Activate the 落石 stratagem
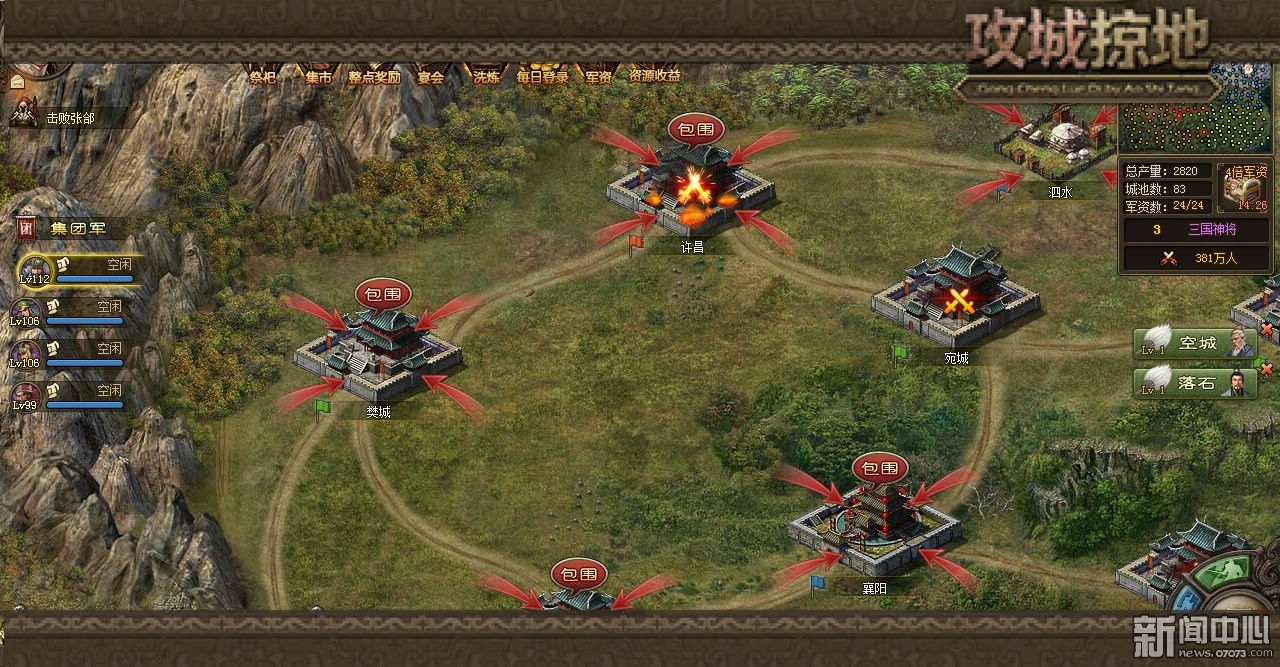The height and width of the screenshot is (667, 1280). 1195,382
